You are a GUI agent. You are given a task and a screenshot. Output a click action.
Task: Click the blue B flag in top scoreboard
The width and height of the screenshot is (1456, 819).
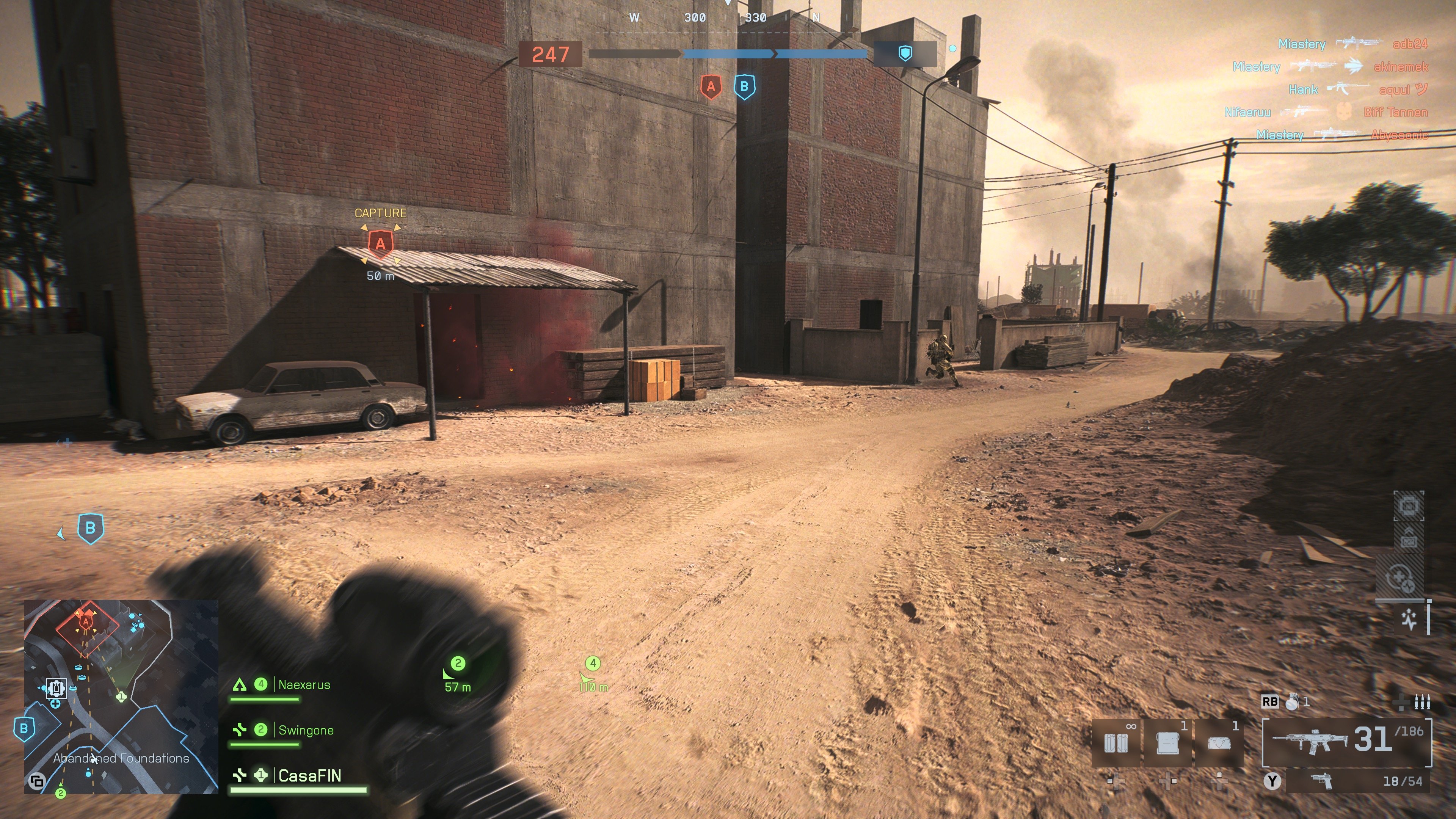point(744,87)
